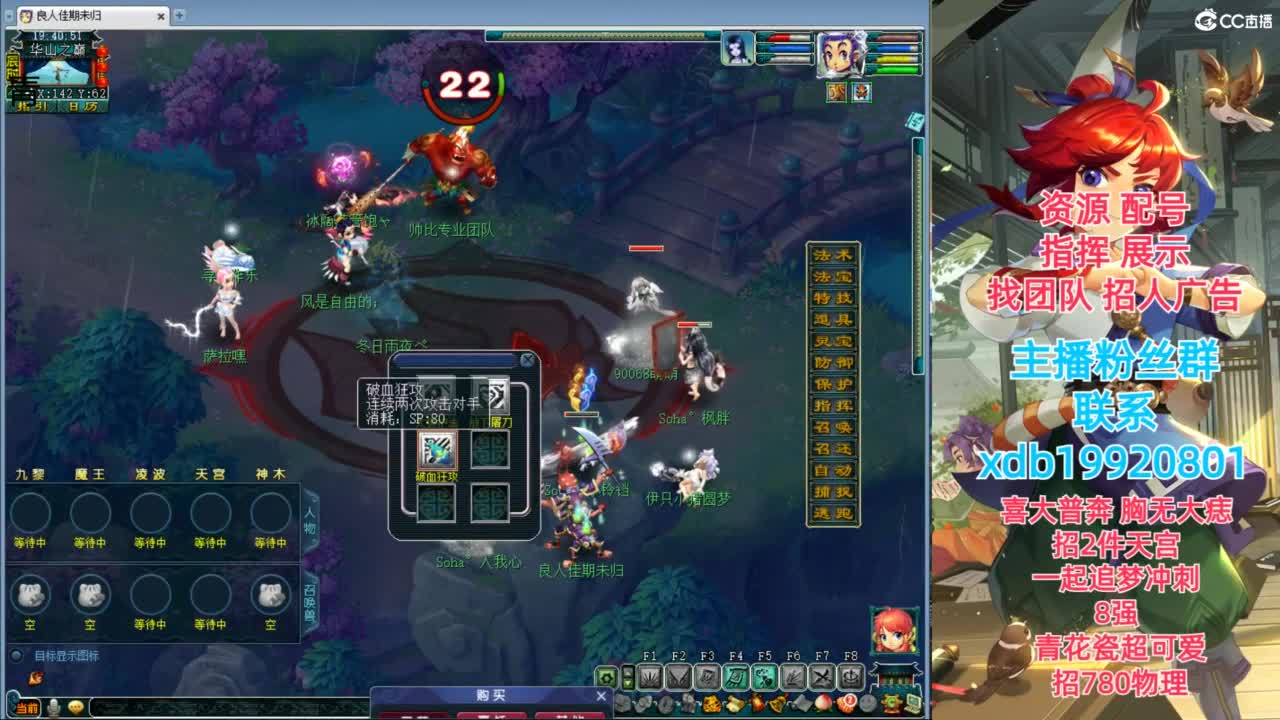Click the 逃跑 flee command button
Viewport: 1280px width, 720px height.
point(834,510)
